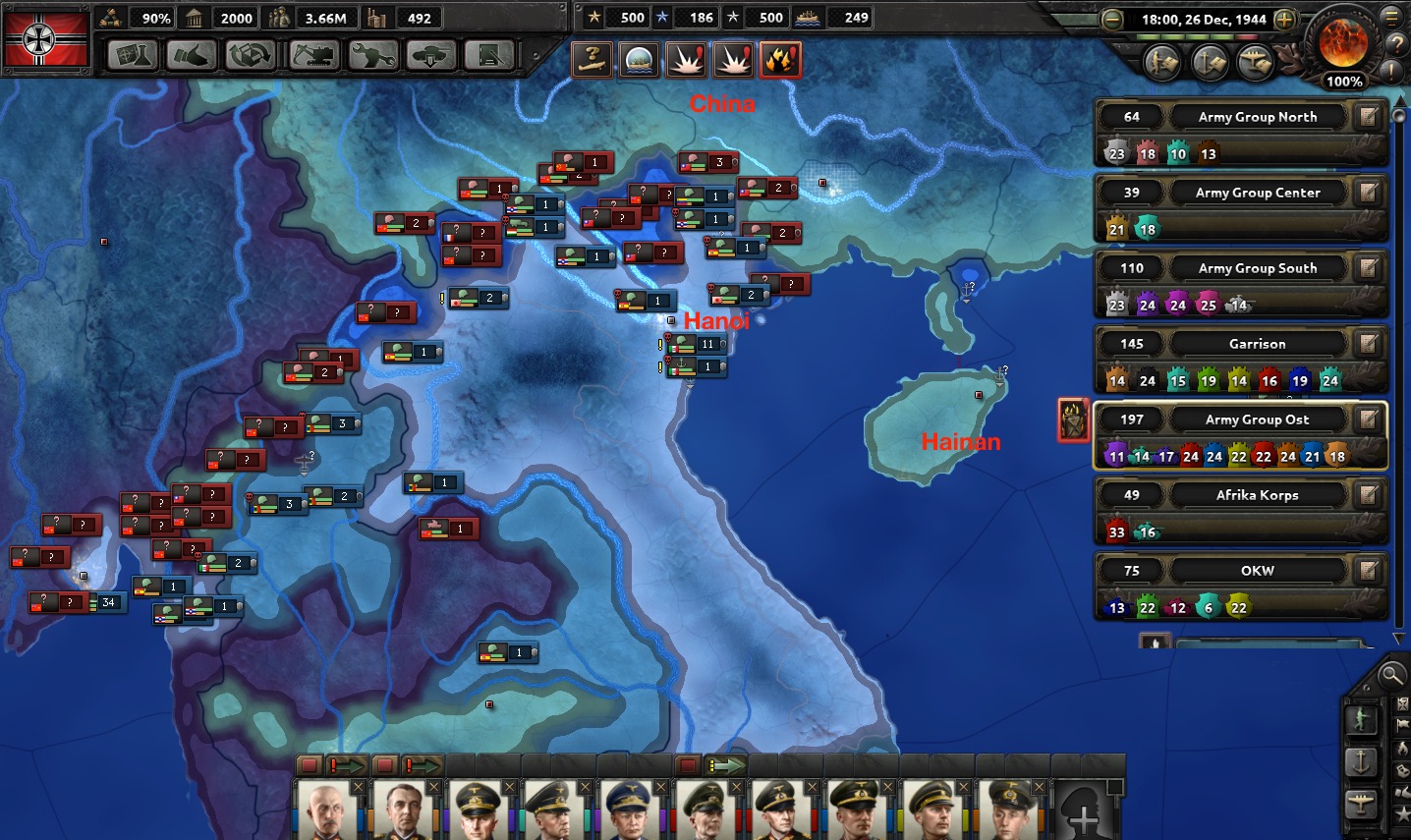
Task: Open the question mark help button
Action: coord(1396,44)
